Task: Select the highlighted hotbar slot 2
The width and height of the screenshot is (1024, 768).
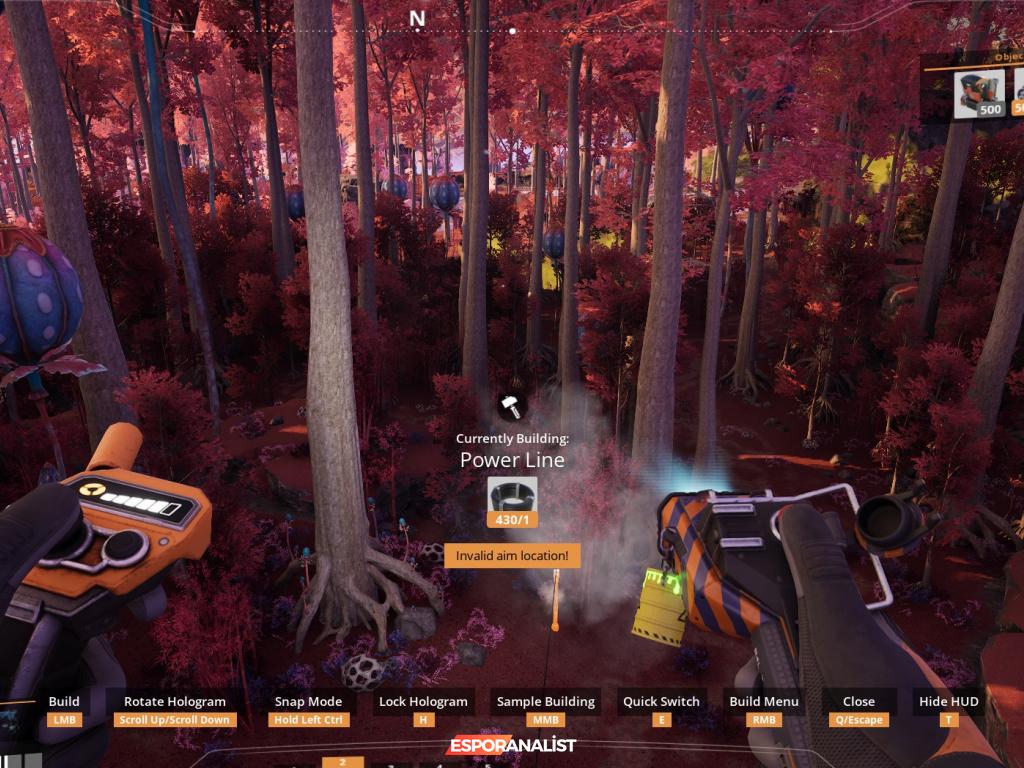Action: pos(343,762)
